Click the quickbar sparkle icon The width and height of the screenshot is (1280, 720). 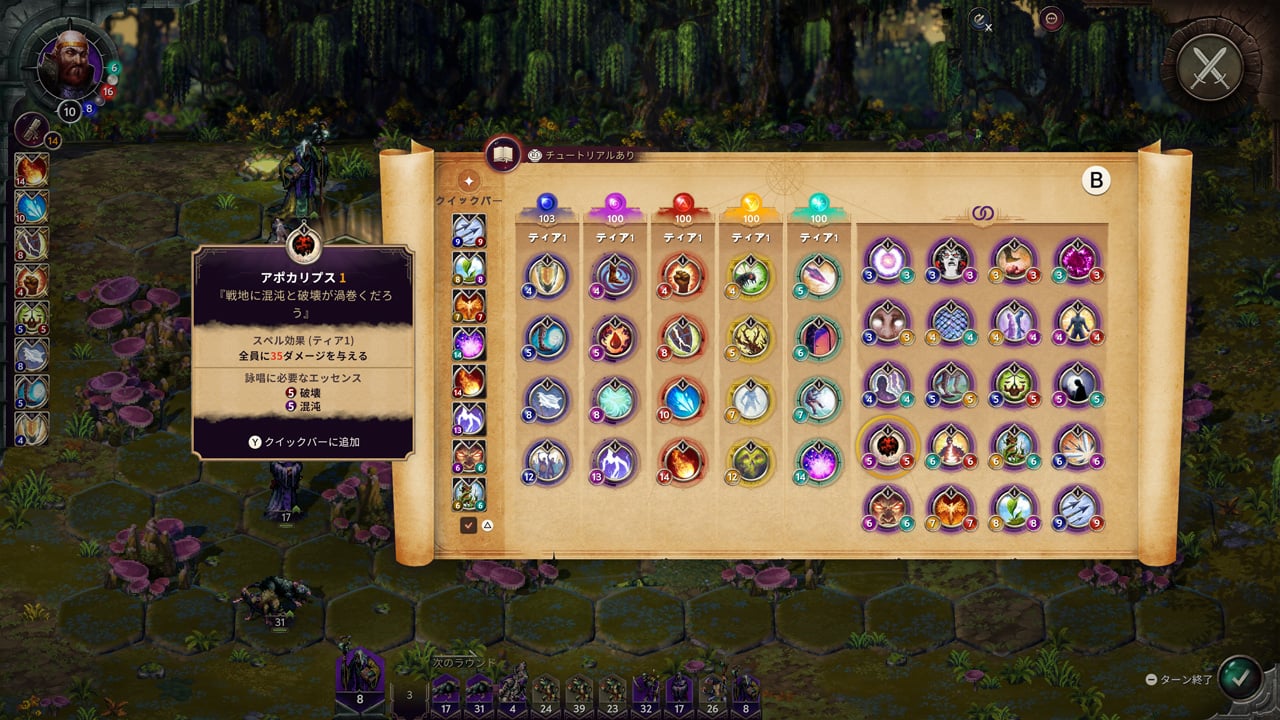click(x=467, y=180)
